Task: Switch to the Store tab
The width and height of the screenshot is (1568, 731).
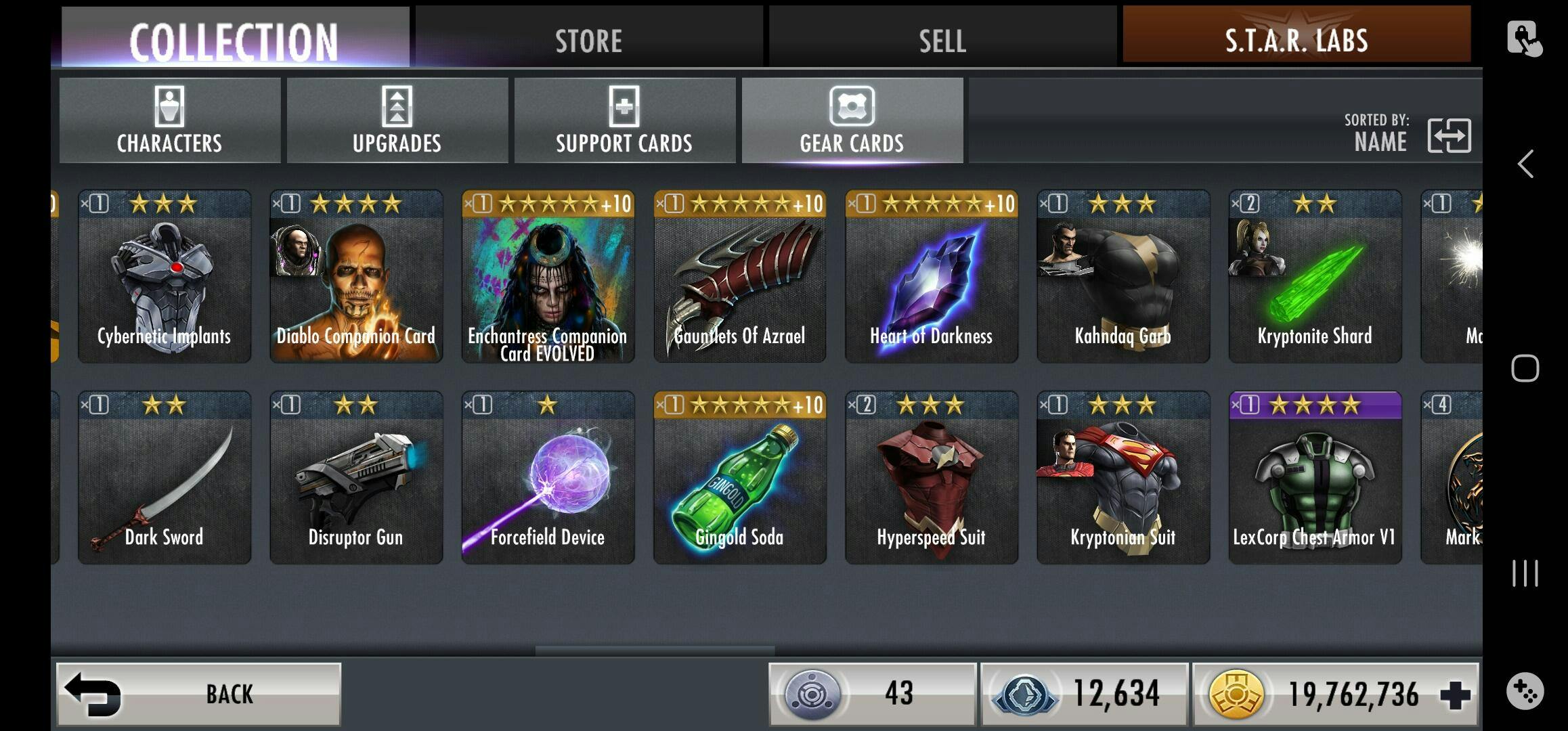Action: point(588,39)
